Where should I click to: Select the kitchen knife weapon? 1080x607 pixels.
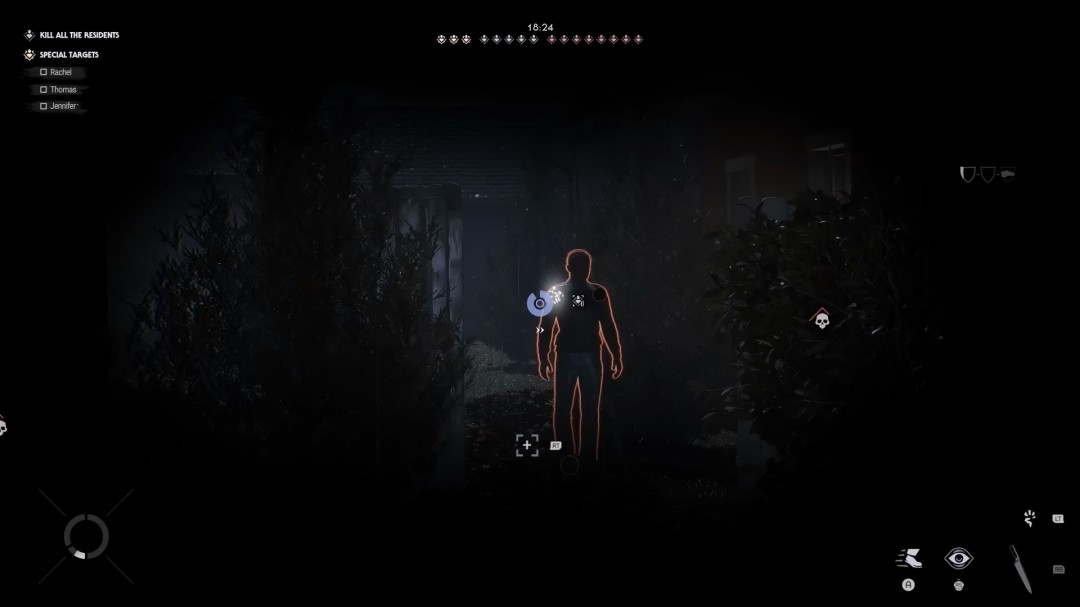(x=1019, y=568)
